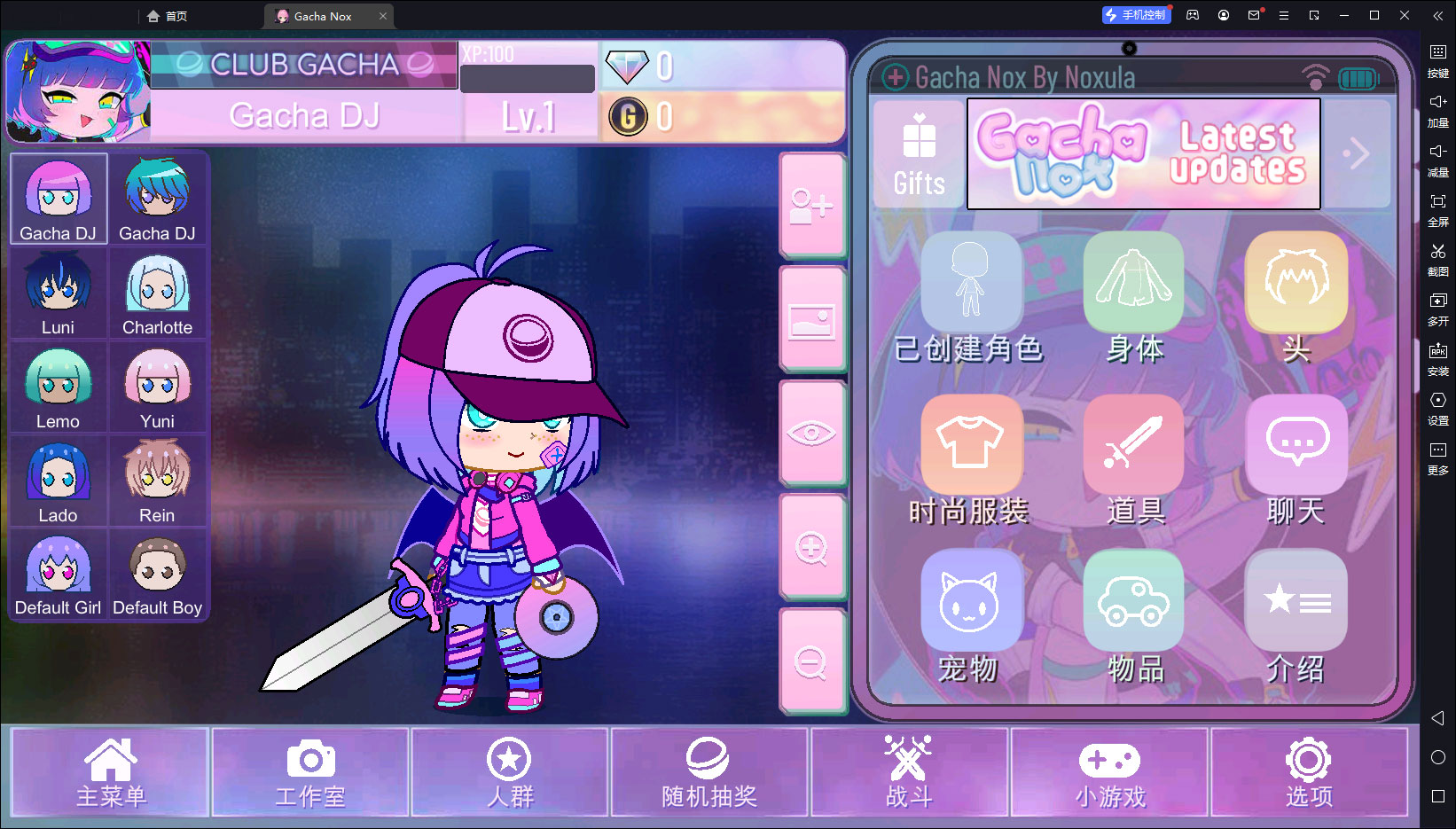Open the 主菜单 home menu
This screenshot has width=1456, height=829.
[x=110, y=772]
